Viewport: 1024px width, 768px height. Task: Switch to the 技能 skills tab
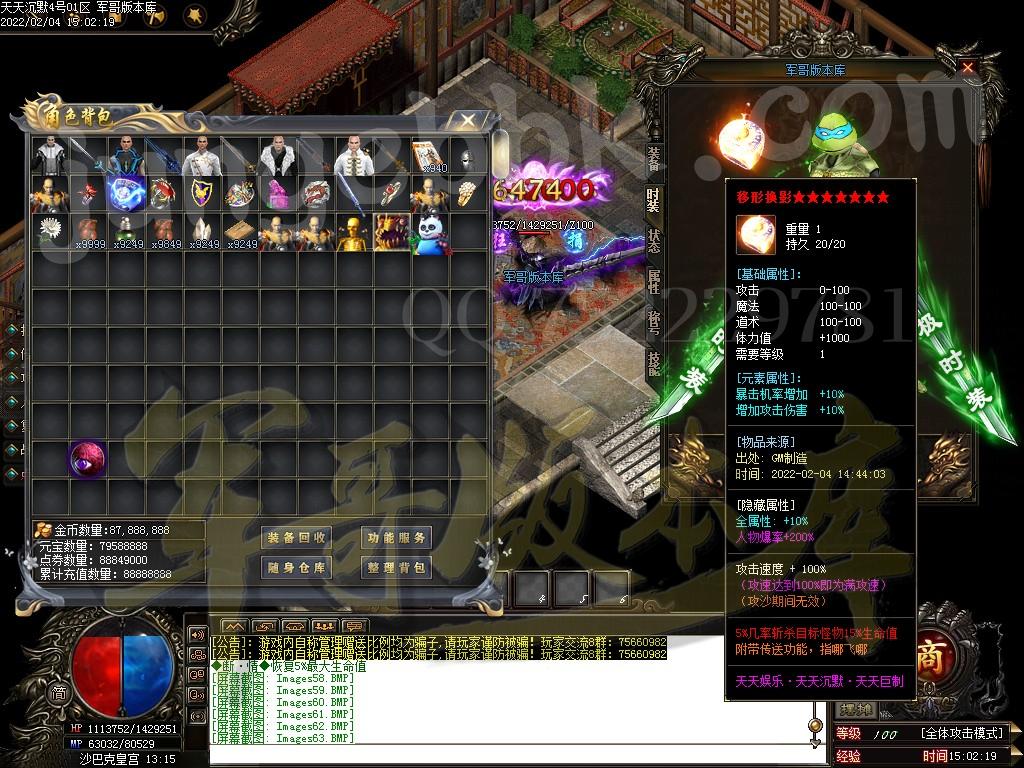(653, 362)
